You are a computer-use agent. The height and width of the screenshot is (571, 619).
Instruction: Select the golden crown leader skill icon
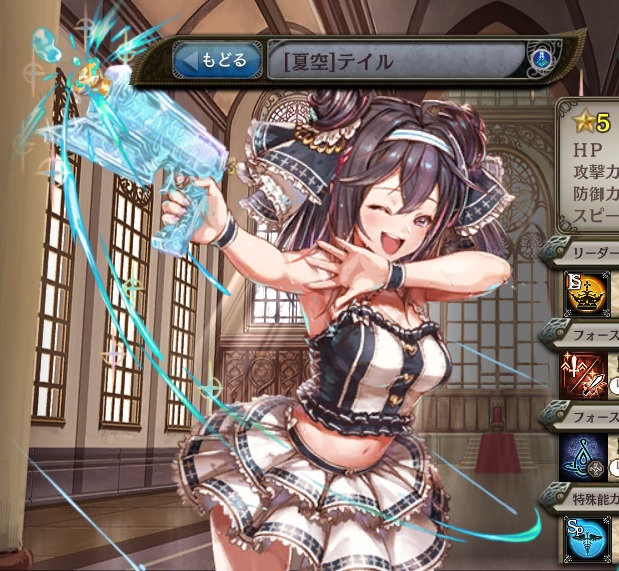click(x=583, y=293)
